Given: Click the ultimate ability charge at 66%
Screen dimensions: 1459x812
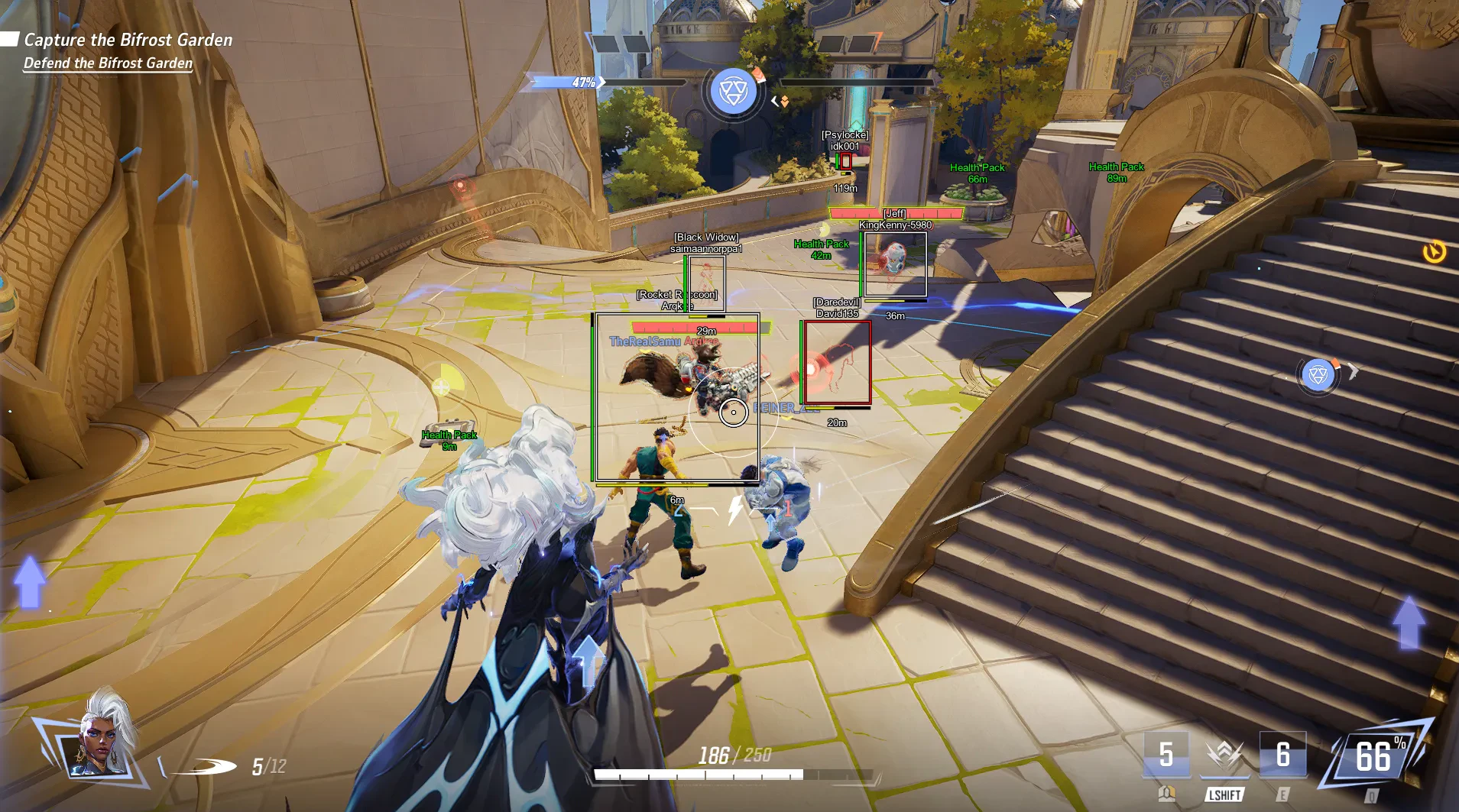Looking at the screenshot, I should pyautogui.click(x=1375, y=757).
